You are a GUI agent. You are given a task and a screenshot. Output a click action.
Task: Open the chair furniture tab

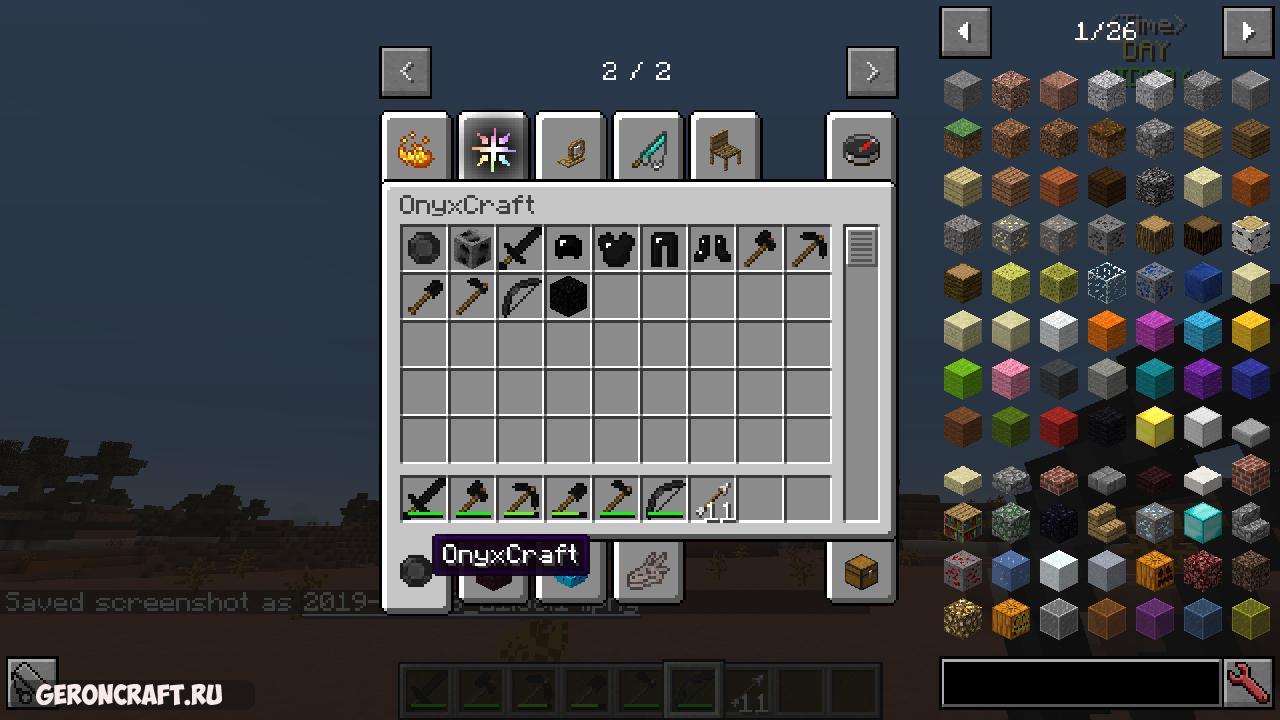click(x=724, y=149)
